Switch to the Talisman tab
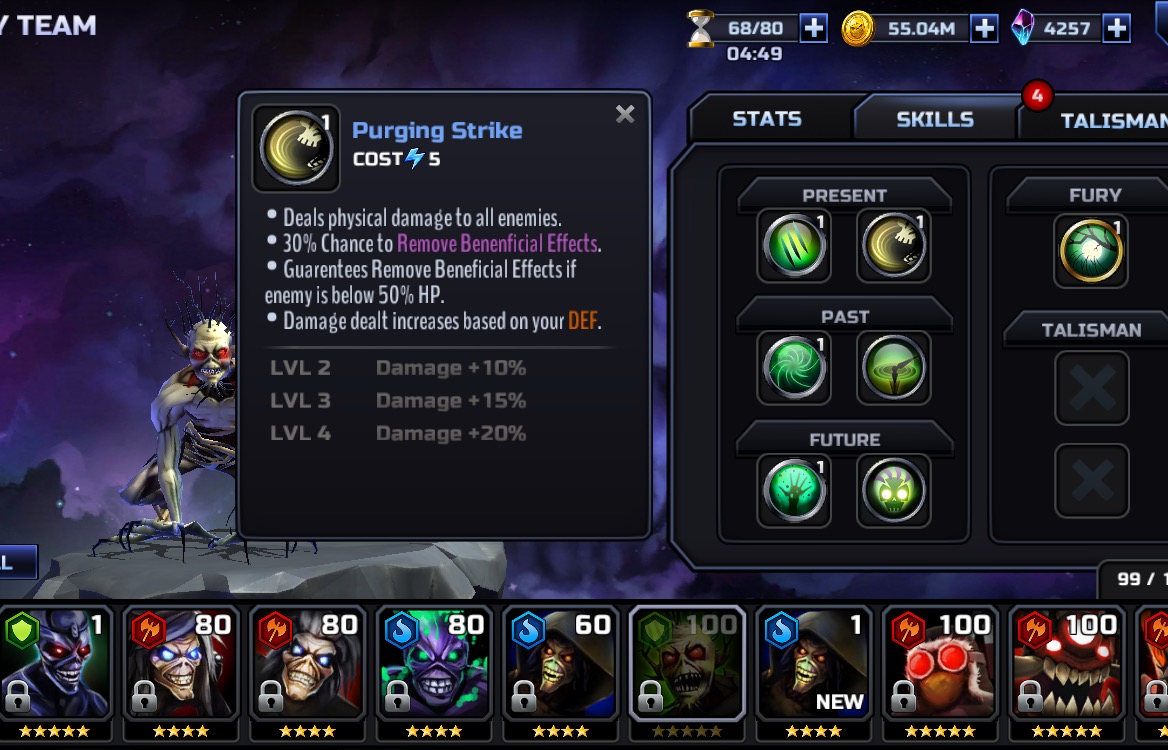Viewport: 1168px width, 750px height. (1105, 120)
